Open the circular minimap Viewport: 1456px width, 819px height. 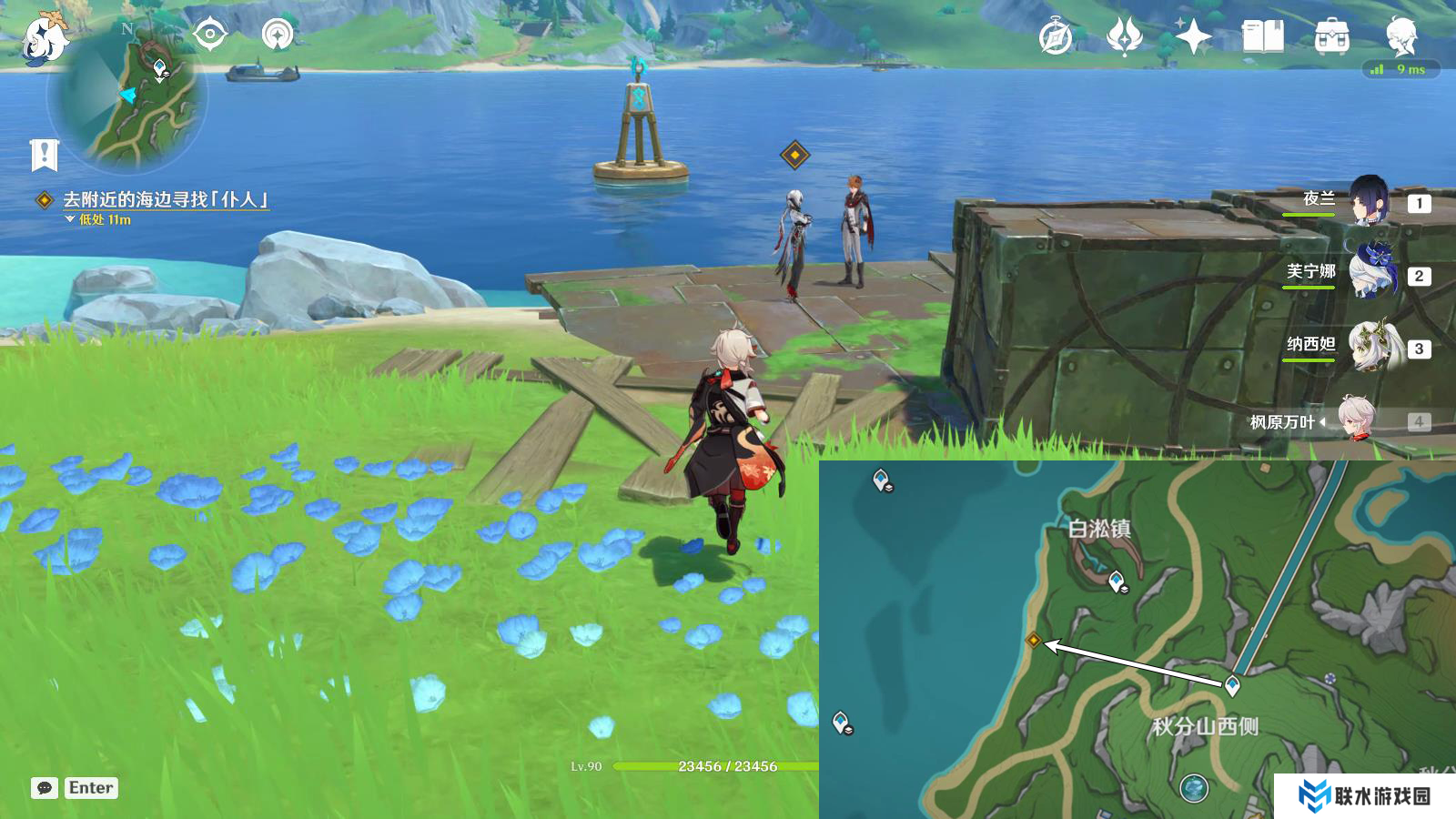[127, 96]
